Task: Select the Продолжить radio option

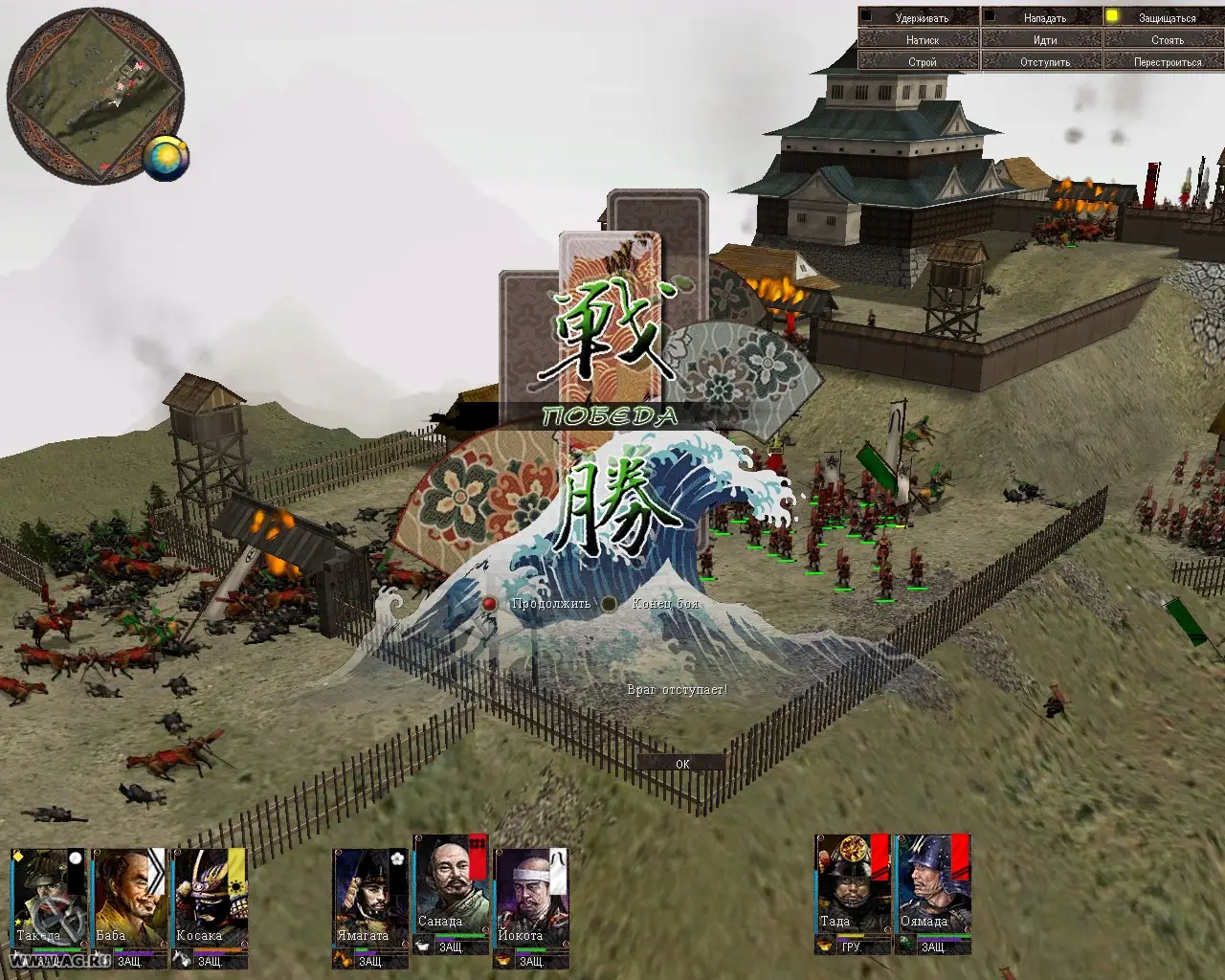Action: pyautogui.click(x=490, y=604)
